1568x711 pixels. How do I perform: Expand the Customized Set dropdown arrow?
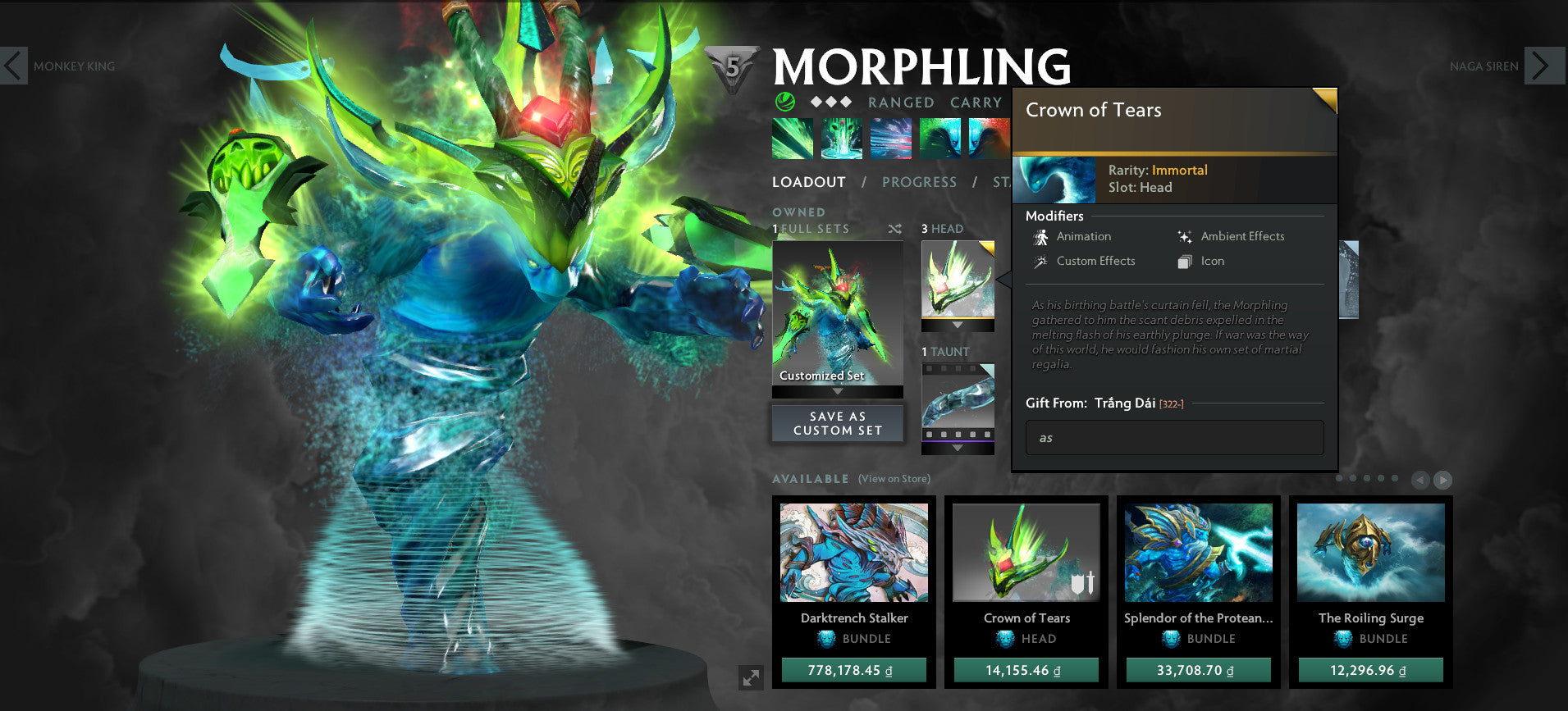(836, 391)
